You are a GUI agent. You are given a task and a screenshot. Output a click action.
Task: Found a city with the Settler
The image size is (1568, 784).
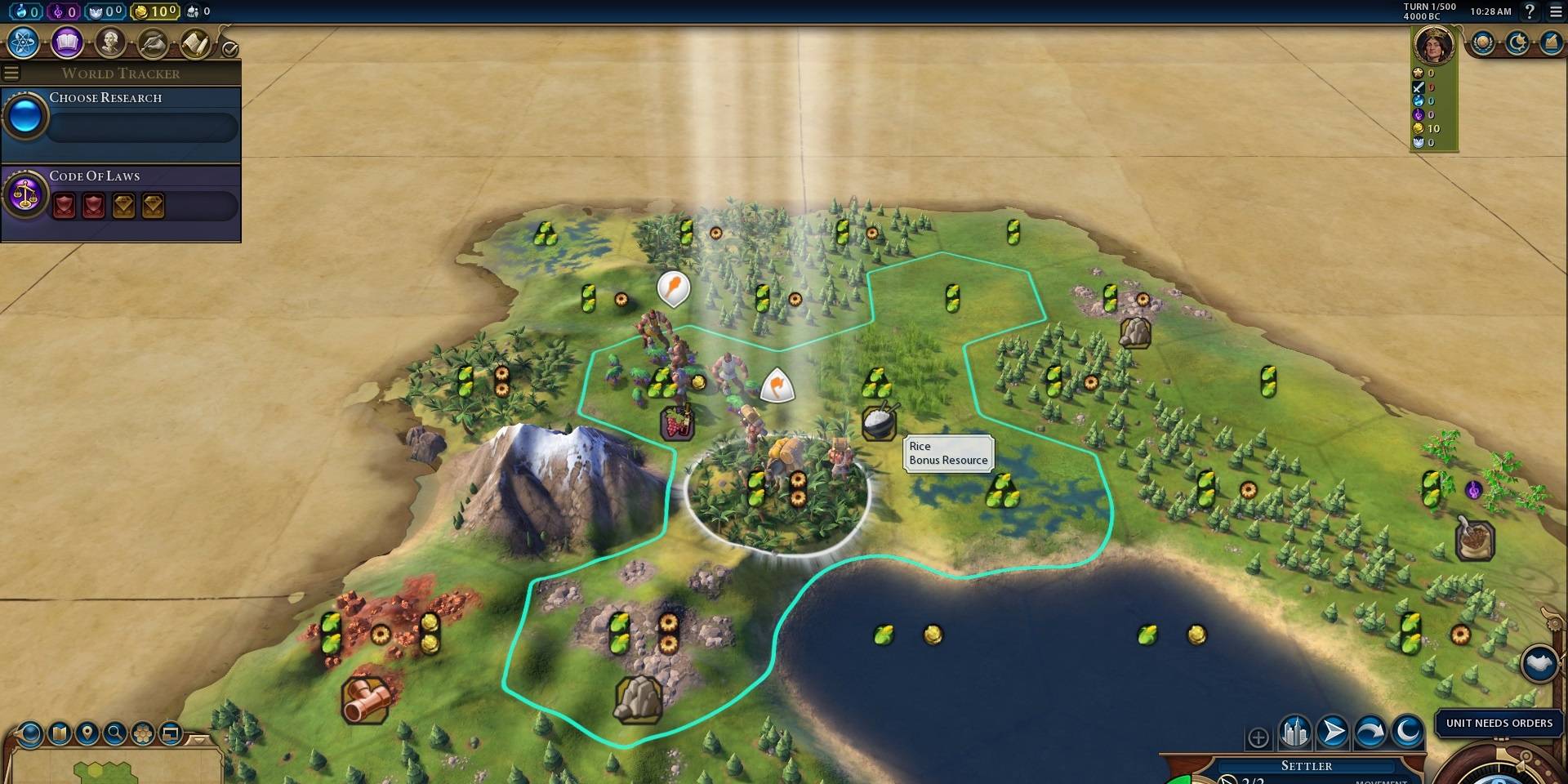(1295, 732)
